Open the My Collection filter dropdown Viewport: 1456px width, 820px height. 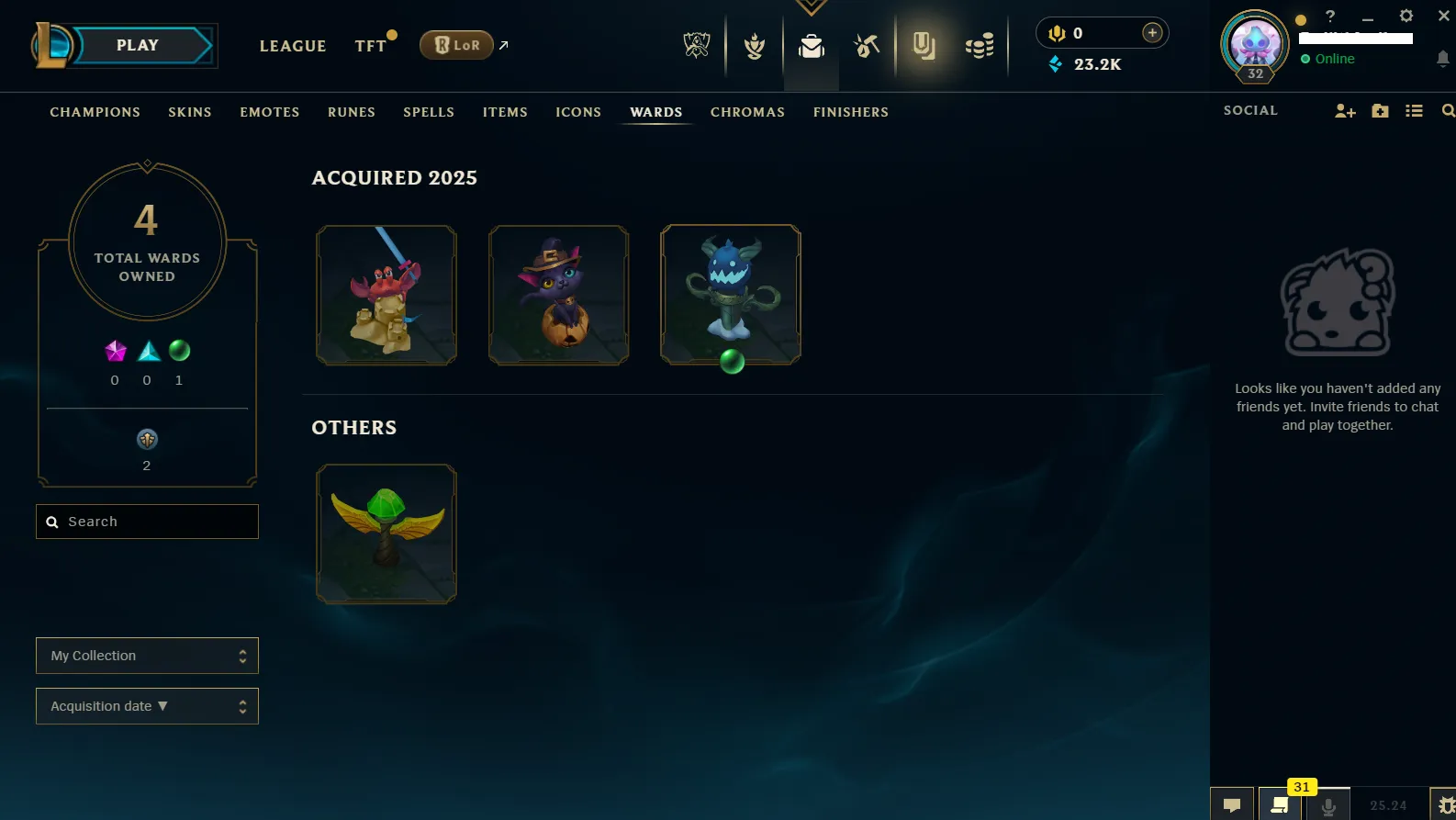tap(147, 655)
